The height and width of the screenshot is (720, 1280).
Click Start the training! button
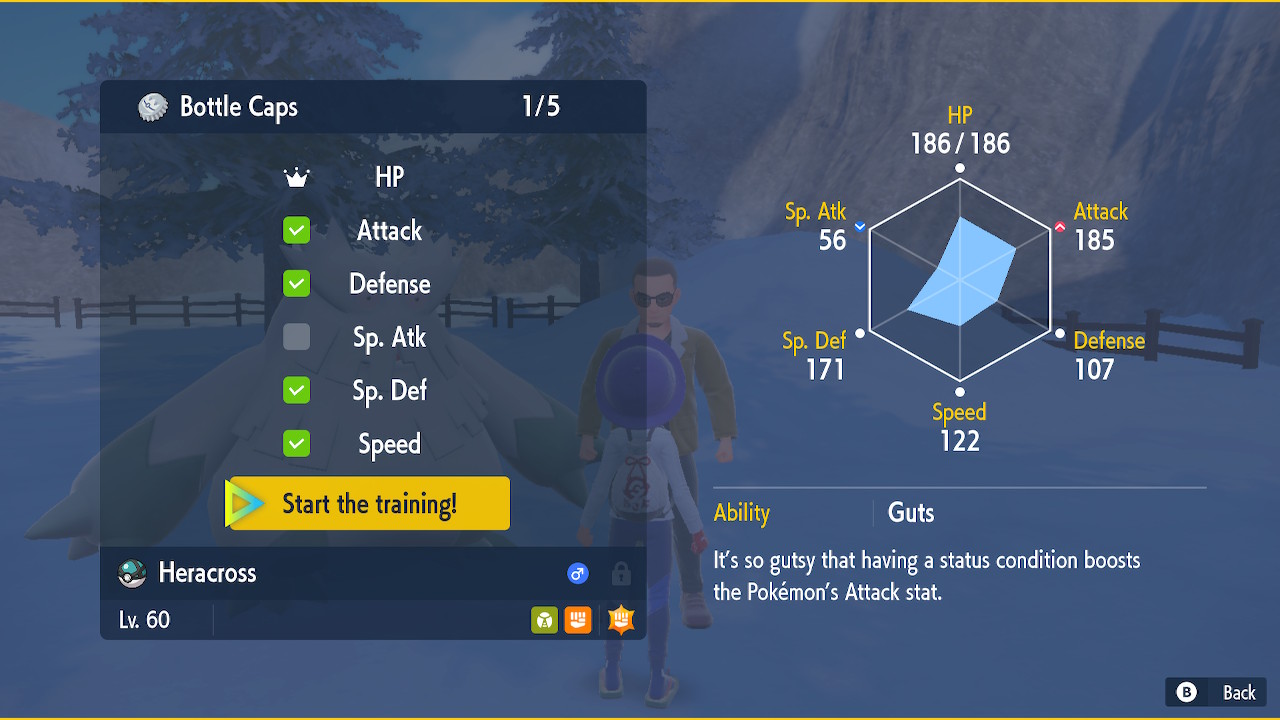[369, 503]
